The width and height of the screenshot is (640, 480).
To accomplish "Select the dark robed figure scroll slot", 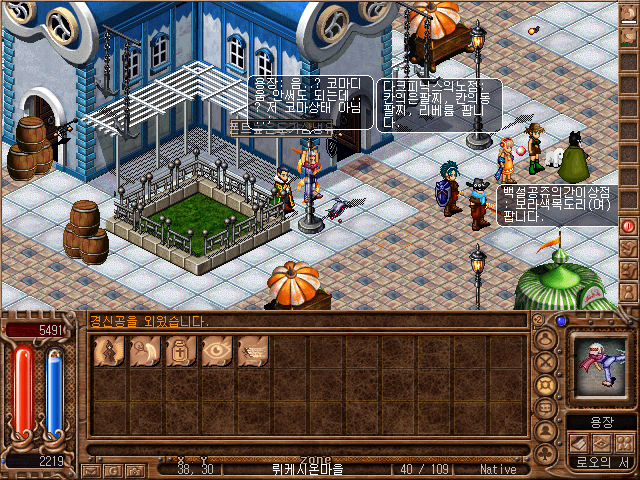I will (x=107, y=352).
